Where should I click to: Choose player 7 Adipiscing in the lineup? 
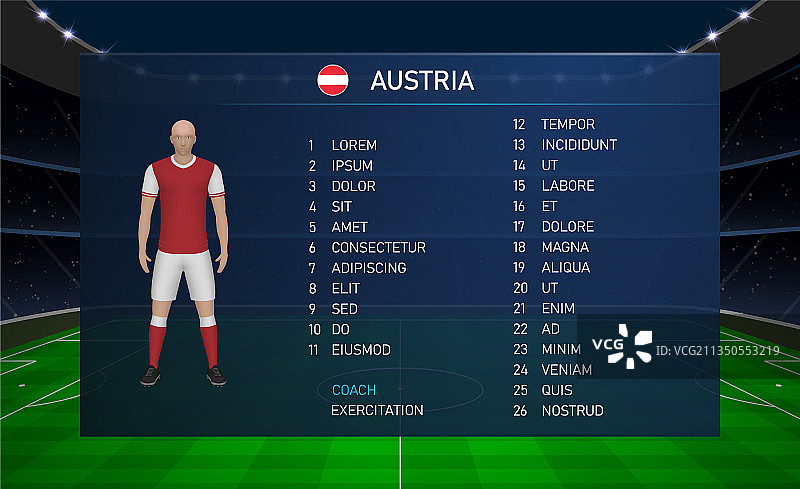368,268
